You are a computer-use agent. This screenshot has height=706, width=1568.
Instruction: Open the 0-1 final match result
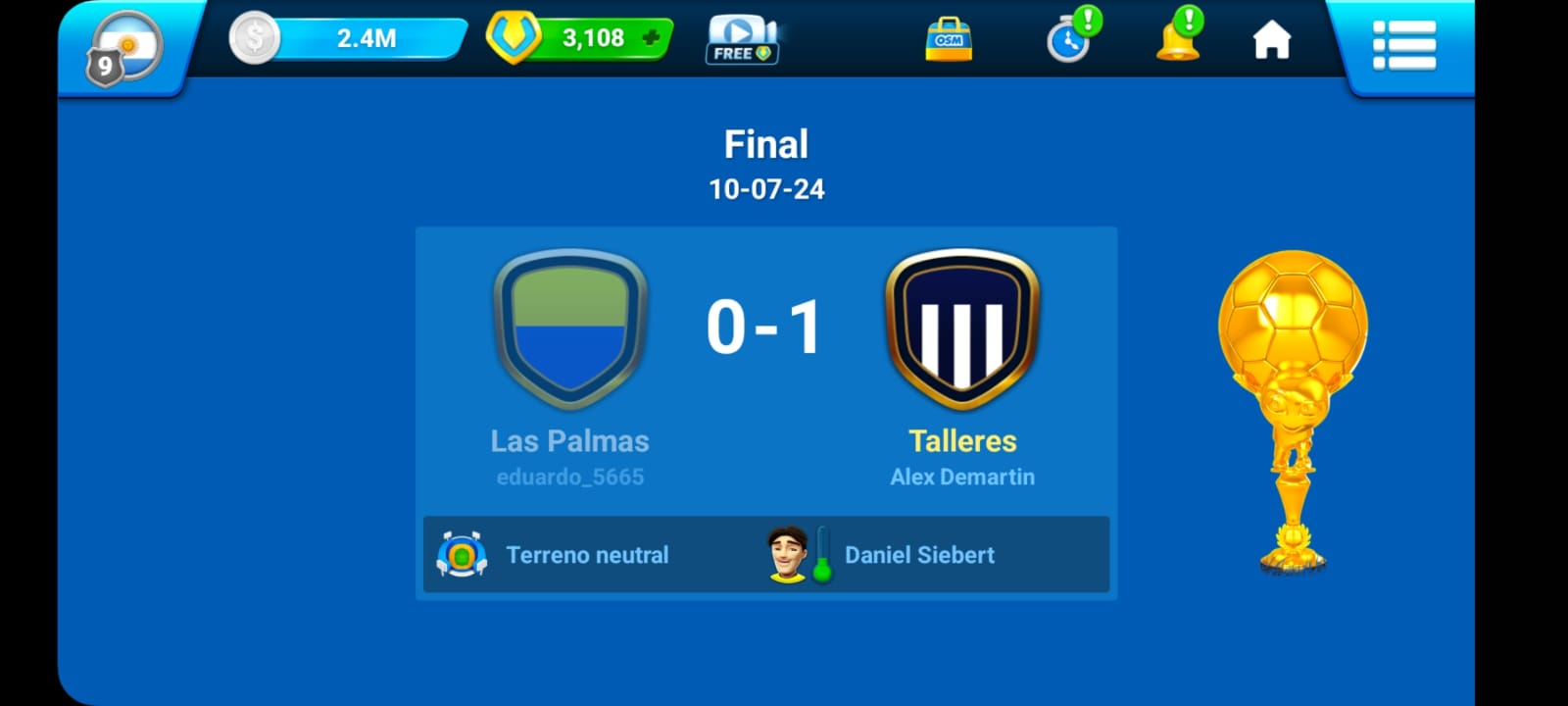765,328
